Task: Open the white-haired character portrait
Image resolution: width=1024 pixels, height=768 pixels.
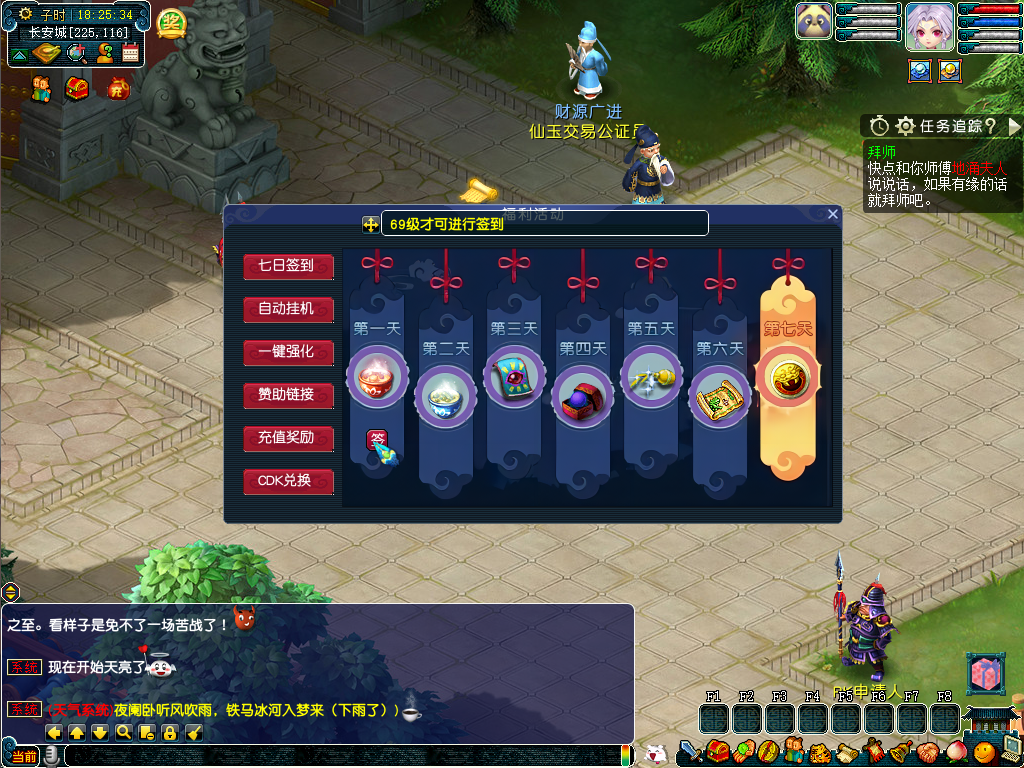Action: click(929, 25)
